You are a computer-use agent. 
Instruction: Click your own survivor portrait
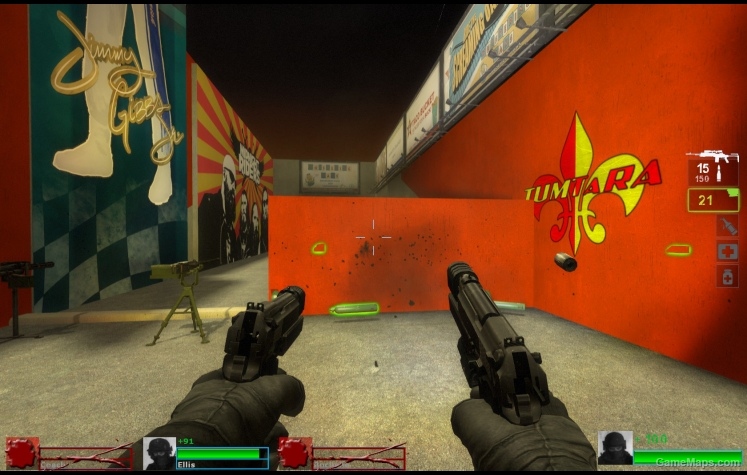coord(614,448)
